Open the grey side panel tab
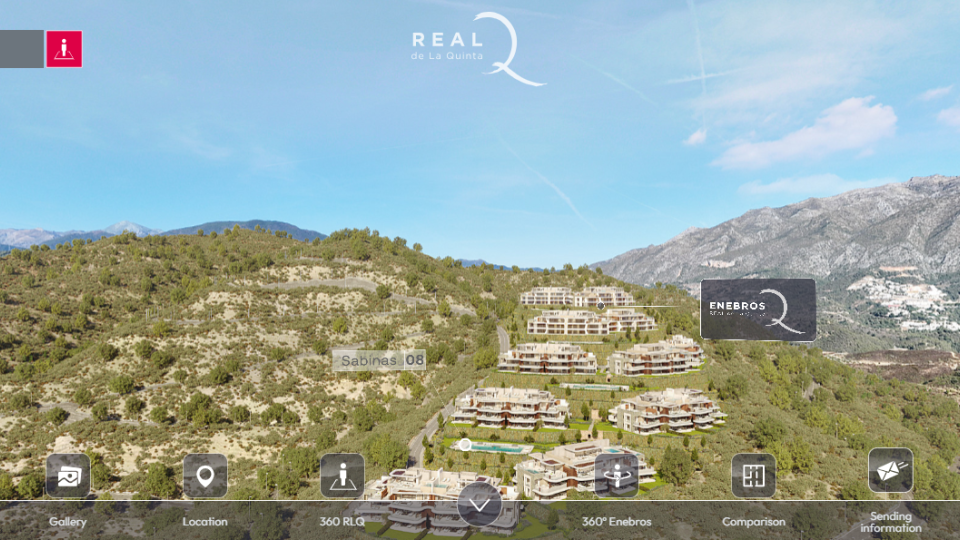Image resolution: width=960 pixels, height=540 pixels. tap(21, 49)
